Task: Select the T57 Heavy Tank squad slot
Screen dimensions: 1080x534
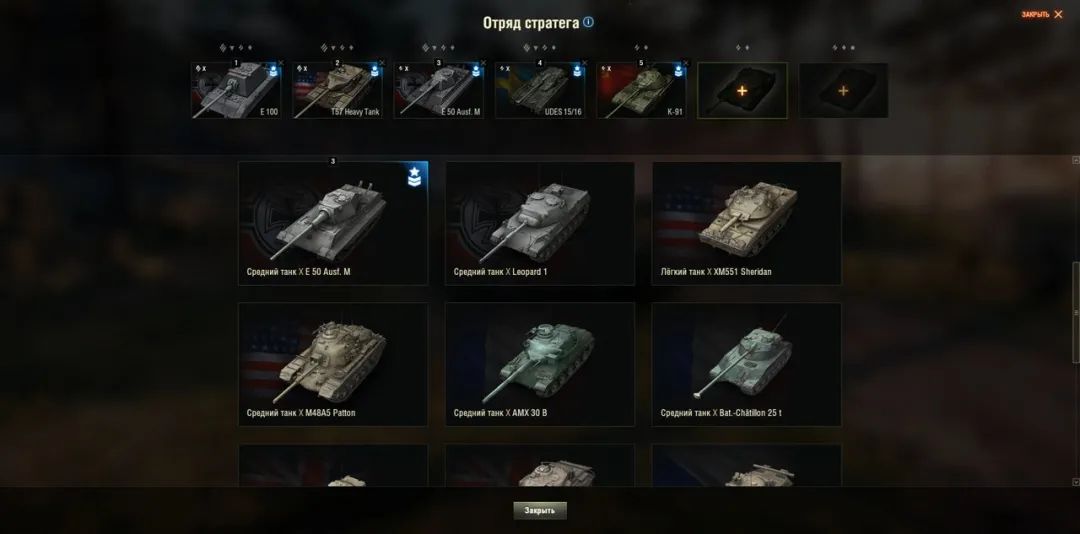Action: click(338, 91)
